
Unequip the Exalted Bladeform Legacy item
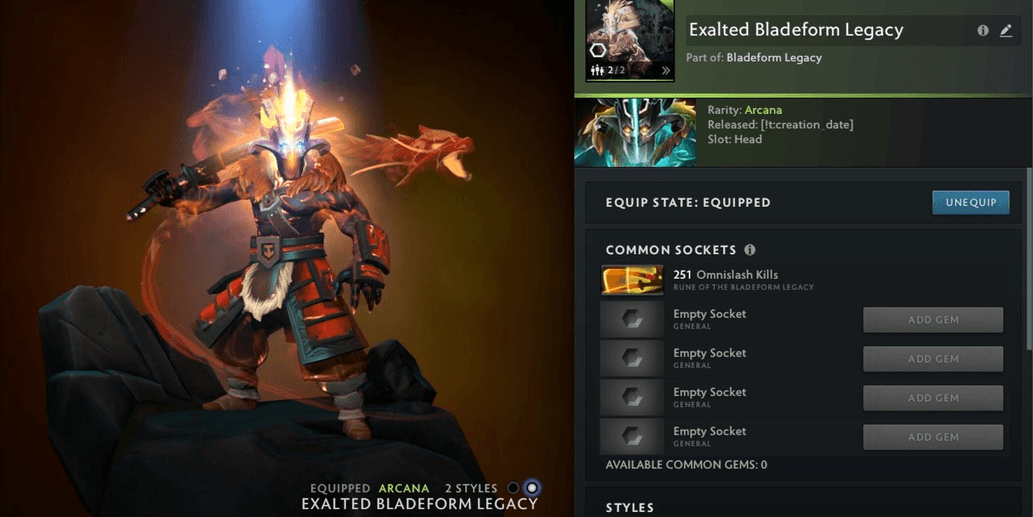click(970, 202)
